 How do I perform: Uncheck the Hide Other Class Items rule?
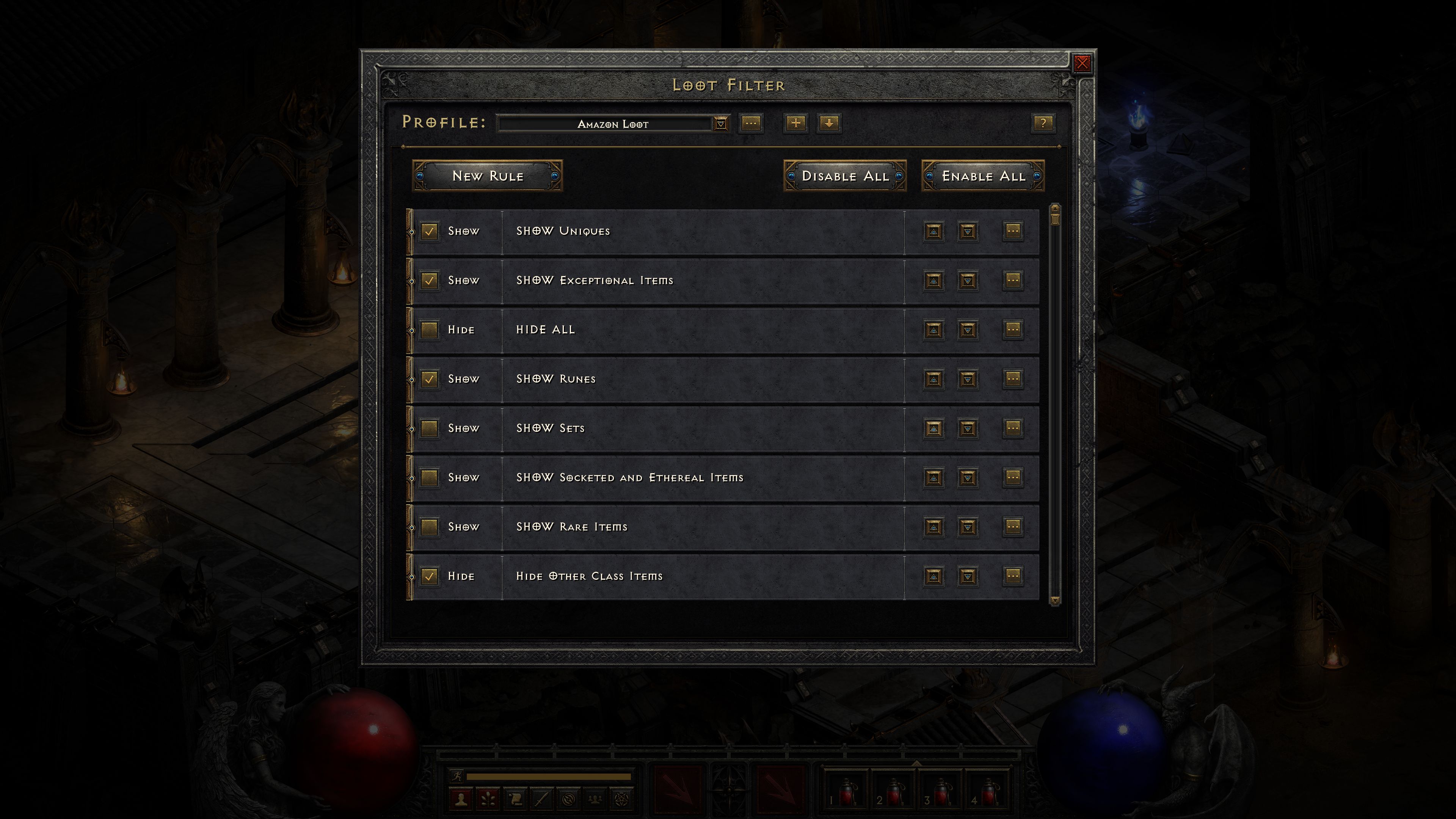click(430, 576)
